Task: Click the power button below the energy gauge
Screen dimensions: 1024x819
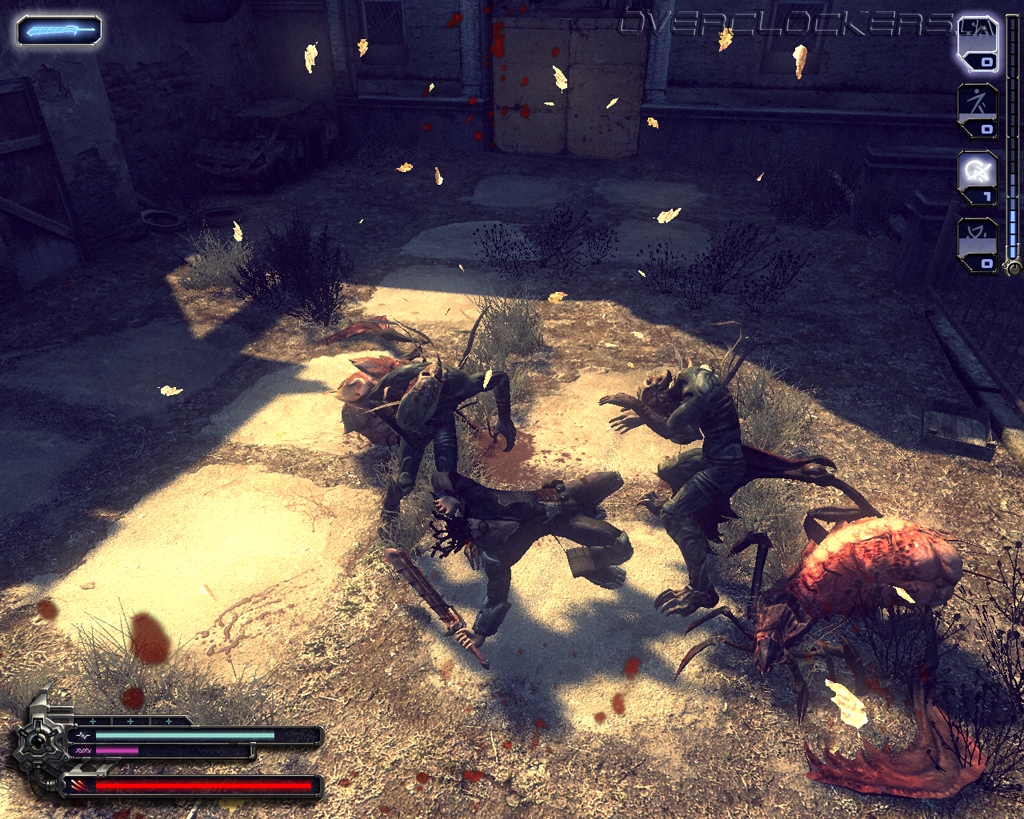Action: [1012, 267]
